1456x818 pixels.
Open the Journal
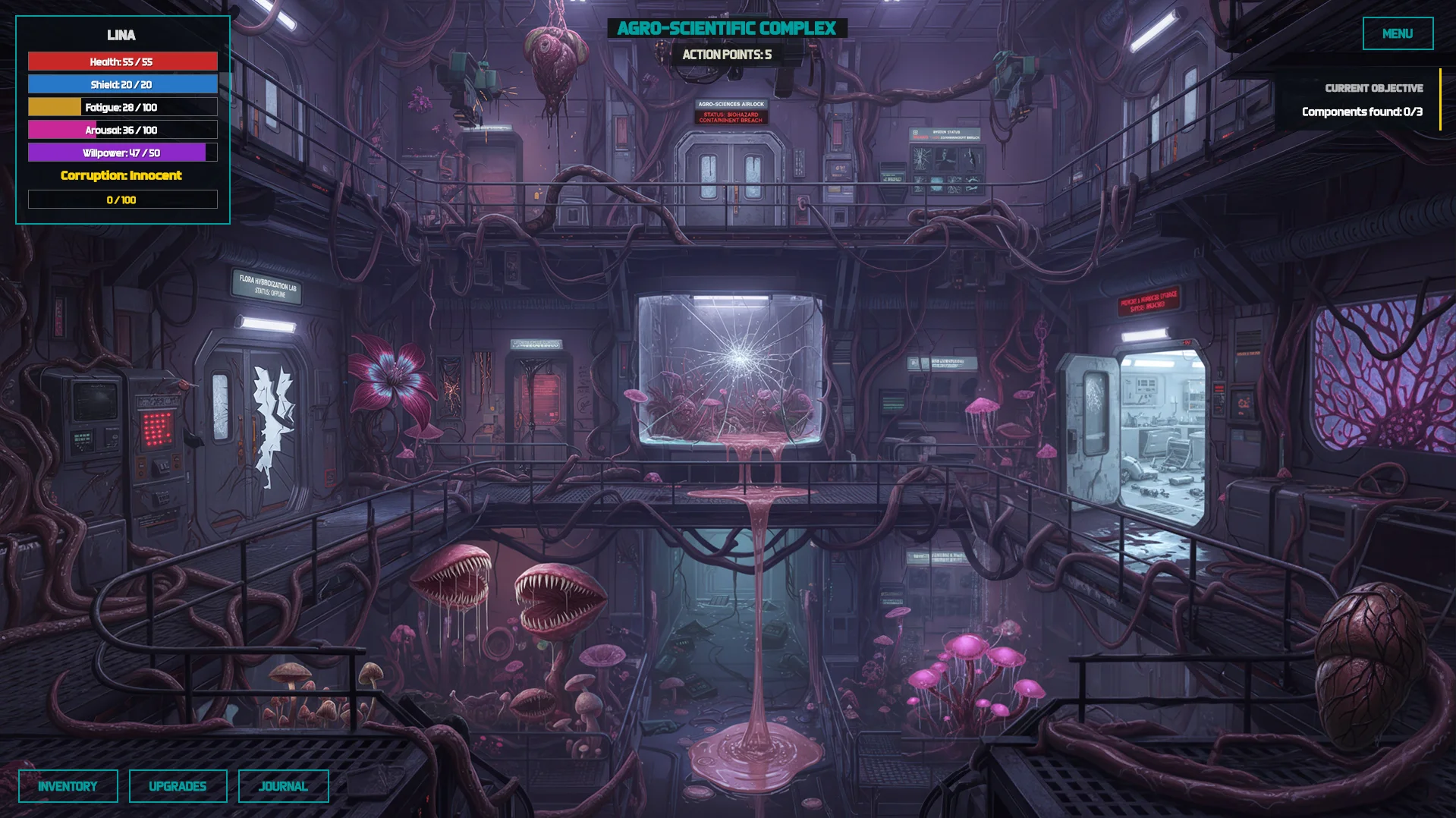(x=283, y=786)
